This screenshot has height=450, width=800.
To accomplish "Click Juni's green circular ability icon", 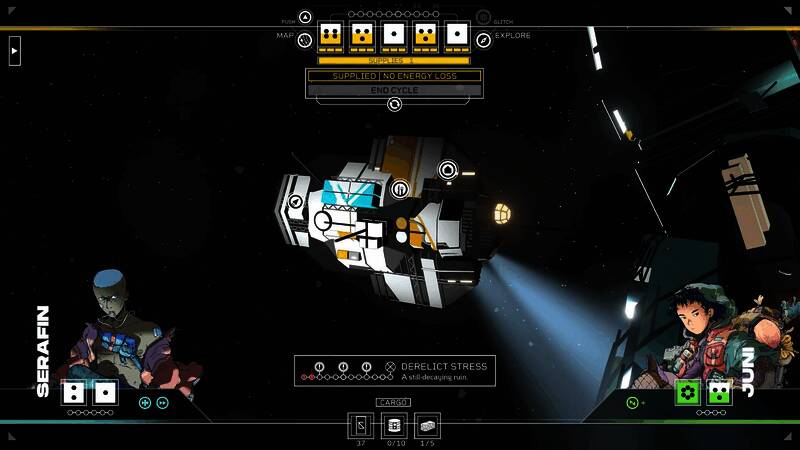I will point(632,402).
